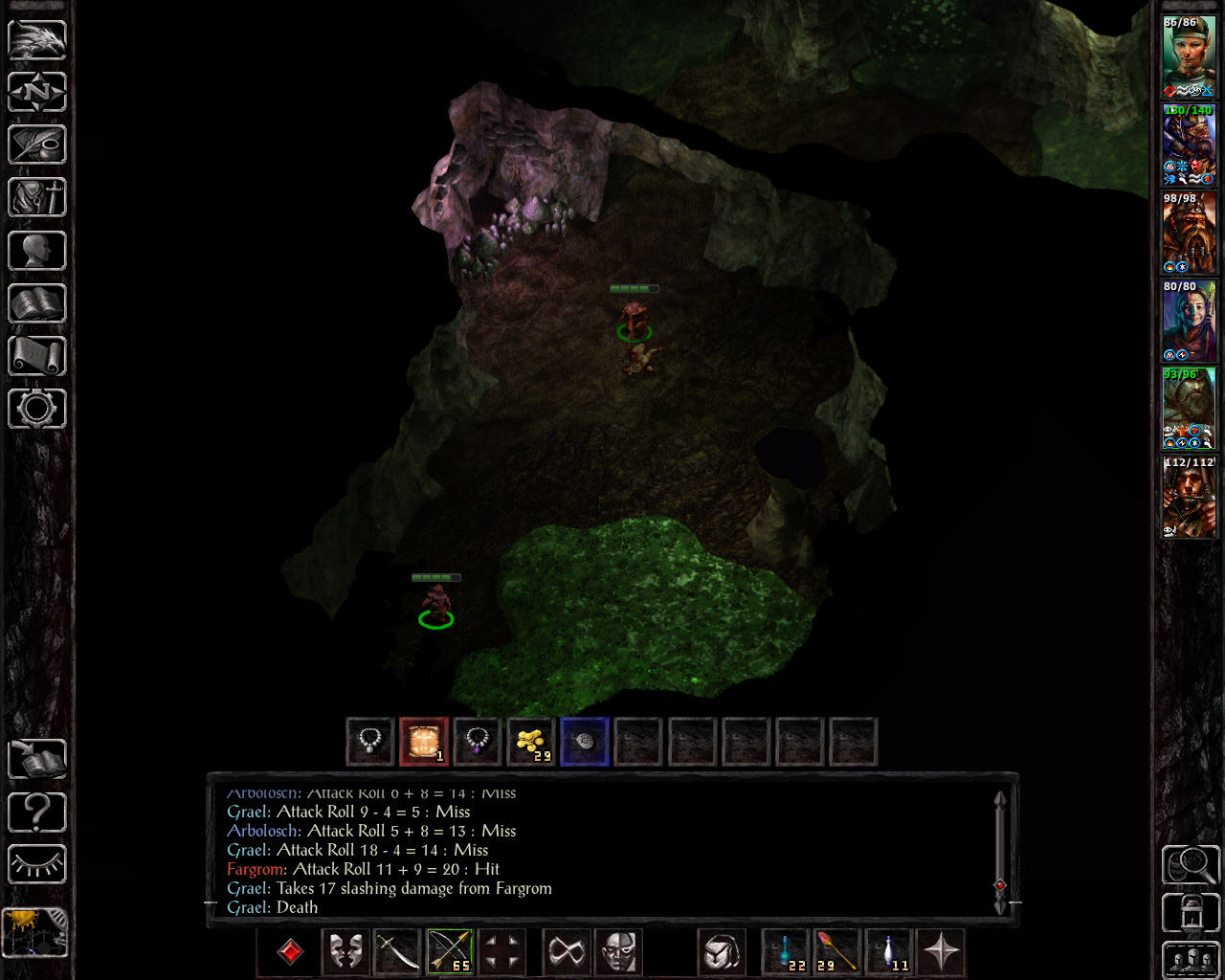Pick up the scroll from the ground slots
The width and height of the screenshot is (1225, 980).
423,742
